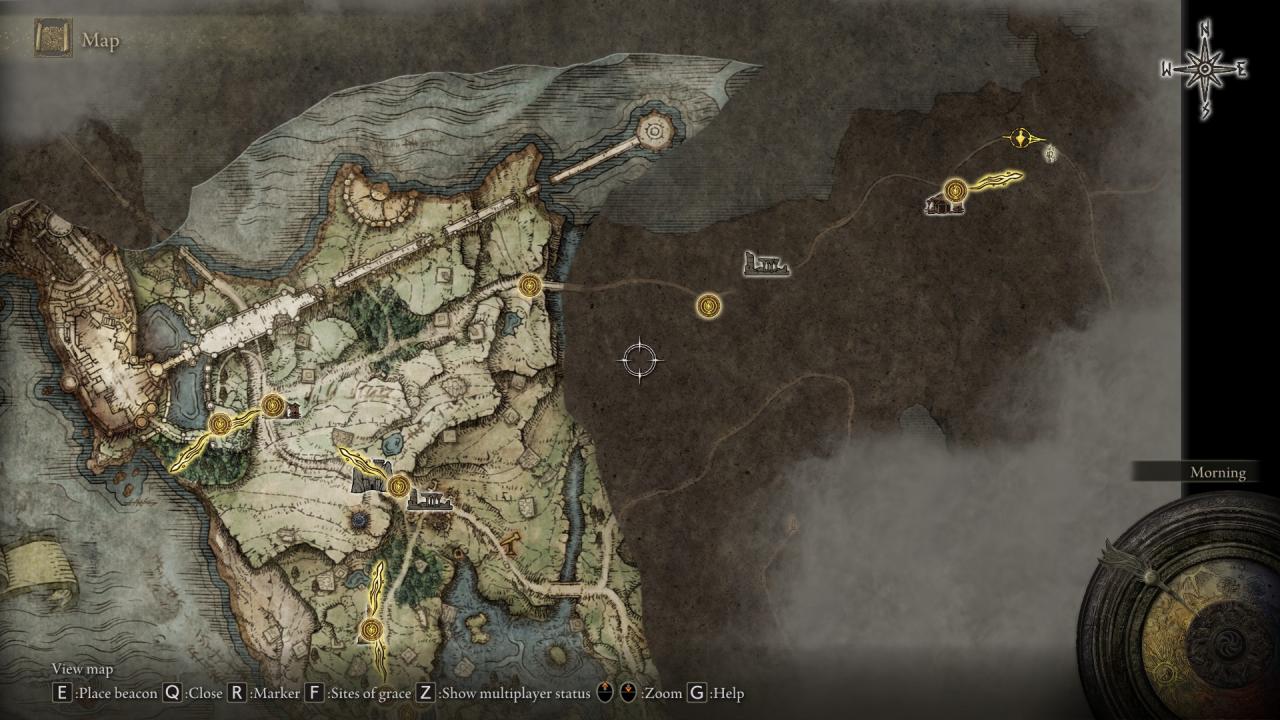Select the site of grace with rays above and below
Screen dimensions: 1280x720
point(372,629)
